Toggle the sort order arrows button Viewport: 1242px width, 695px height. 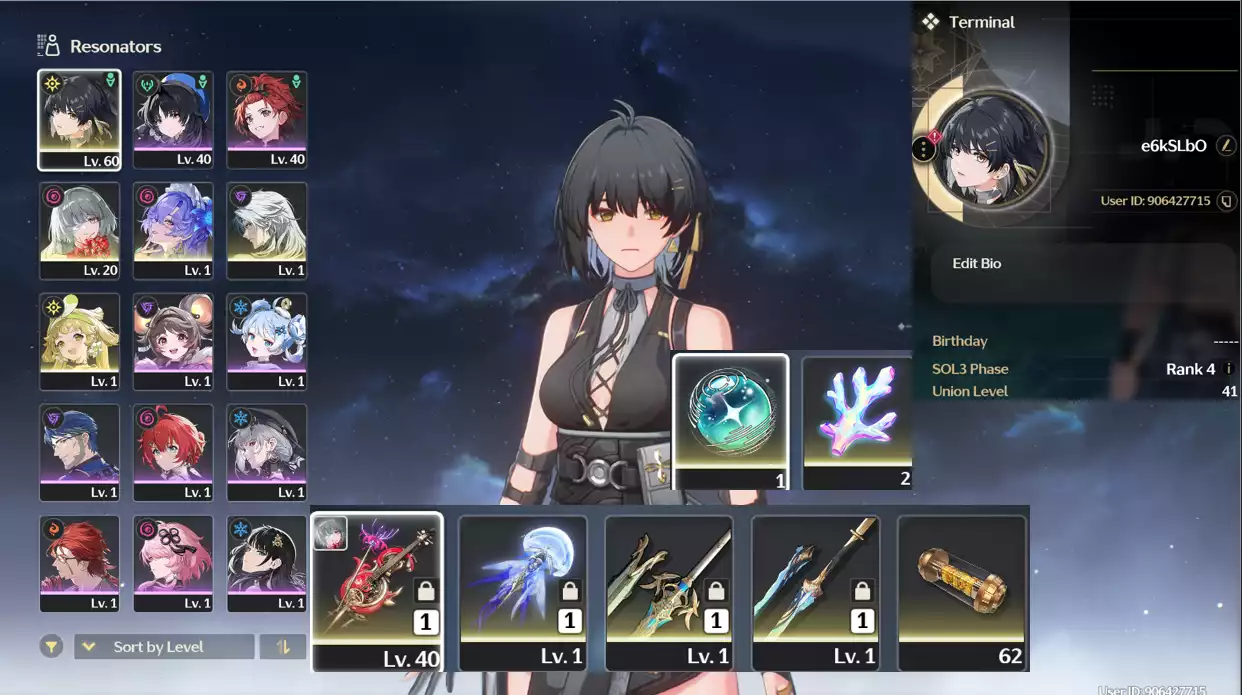tap(283, 647)
